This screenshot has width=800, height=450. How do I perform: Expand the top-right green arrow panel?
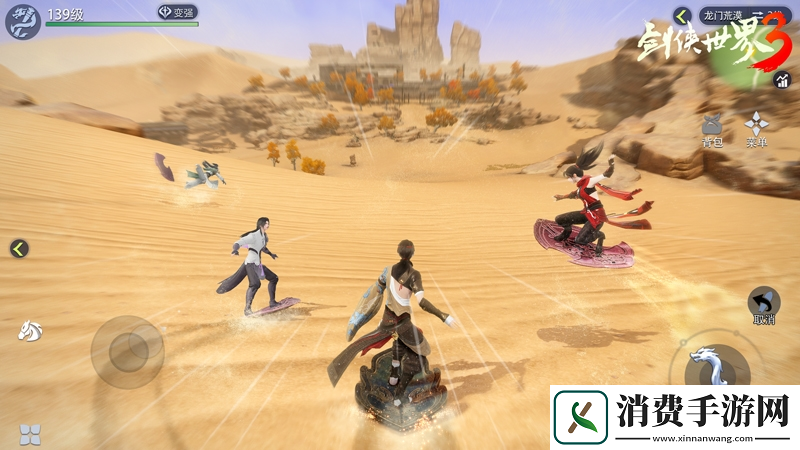pos(682,15)
